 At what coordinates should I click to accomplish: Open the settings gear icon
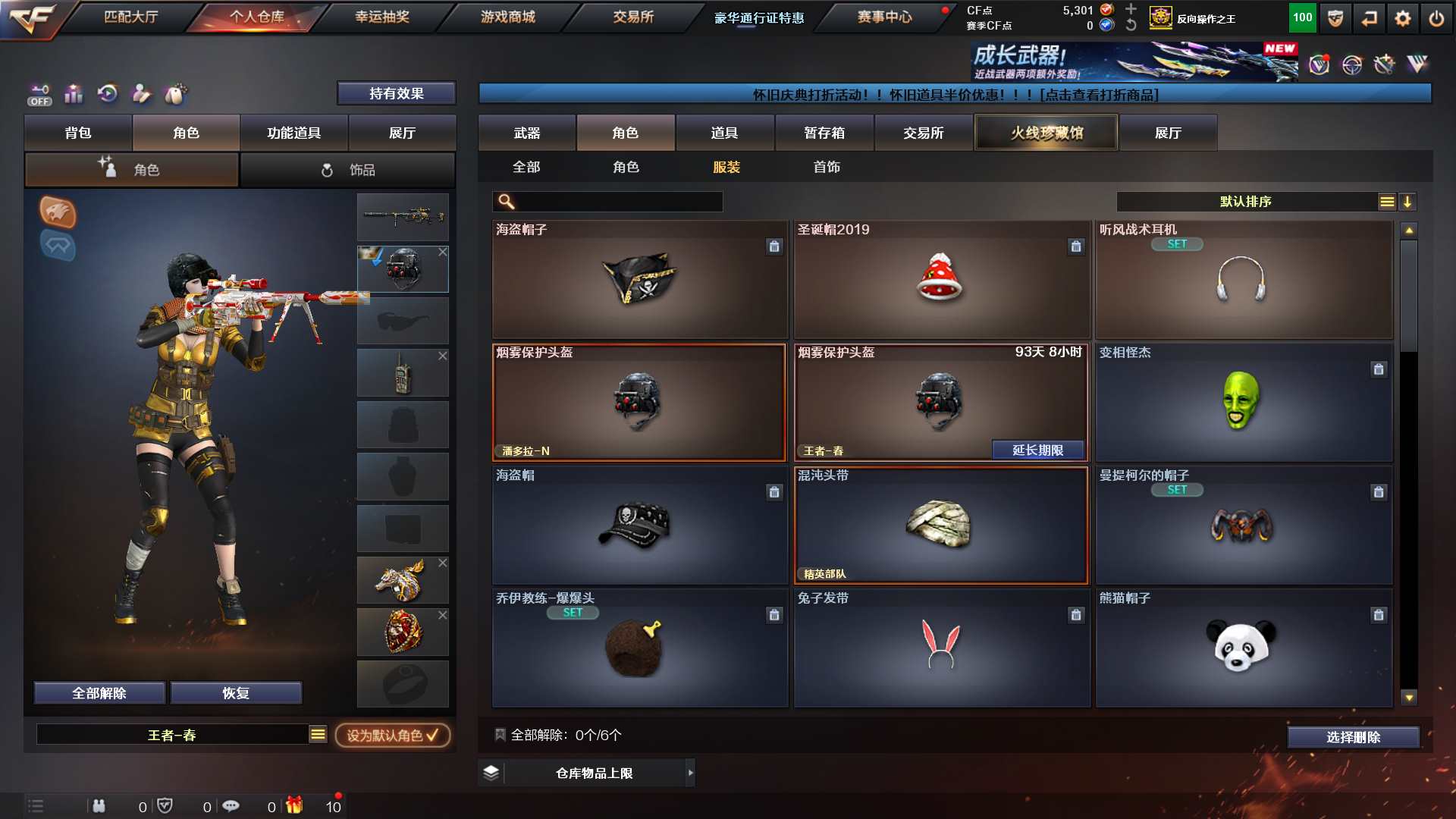(x=1402, y=18)
